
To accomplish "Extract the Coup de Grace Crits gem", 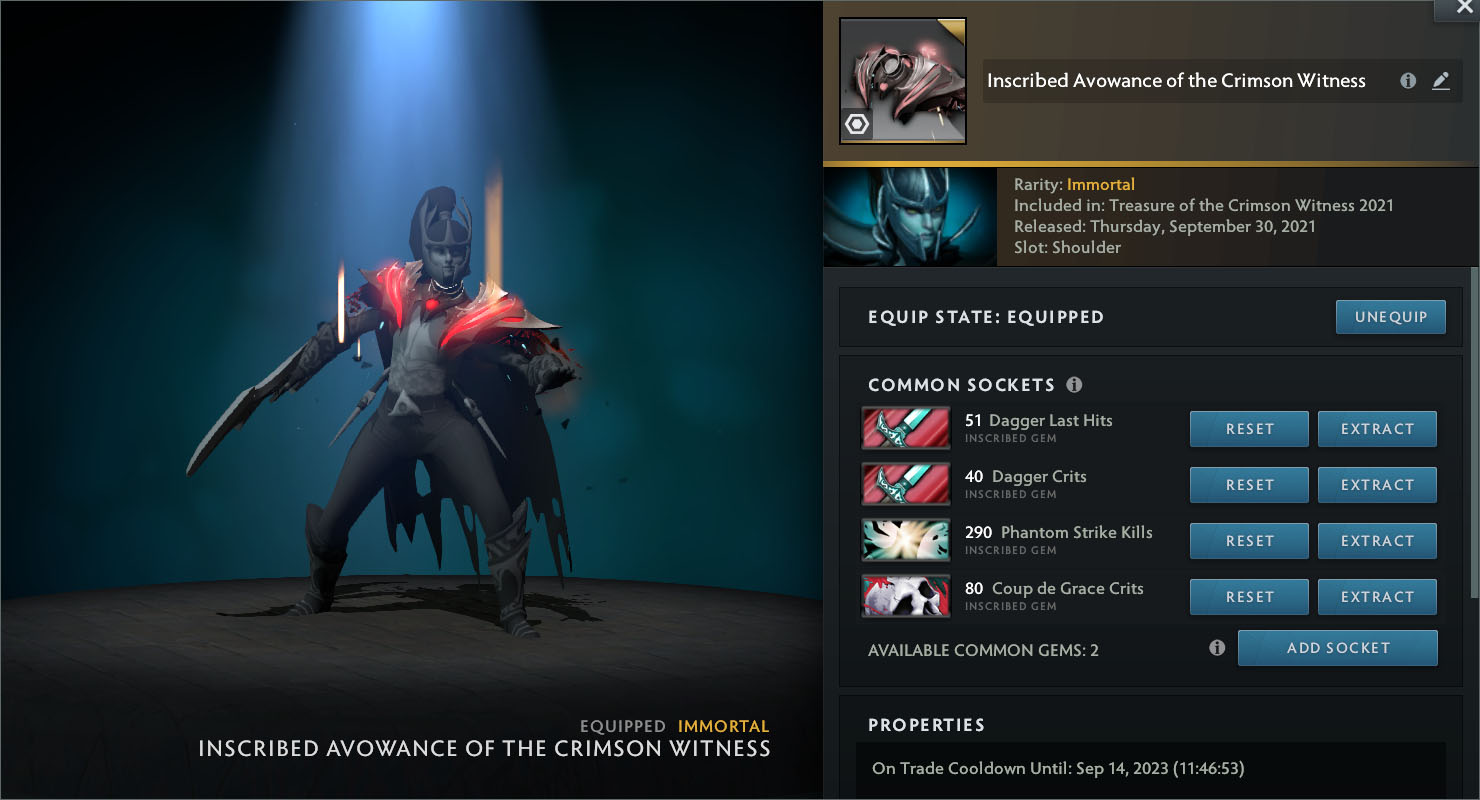I will pos(1377,597).
